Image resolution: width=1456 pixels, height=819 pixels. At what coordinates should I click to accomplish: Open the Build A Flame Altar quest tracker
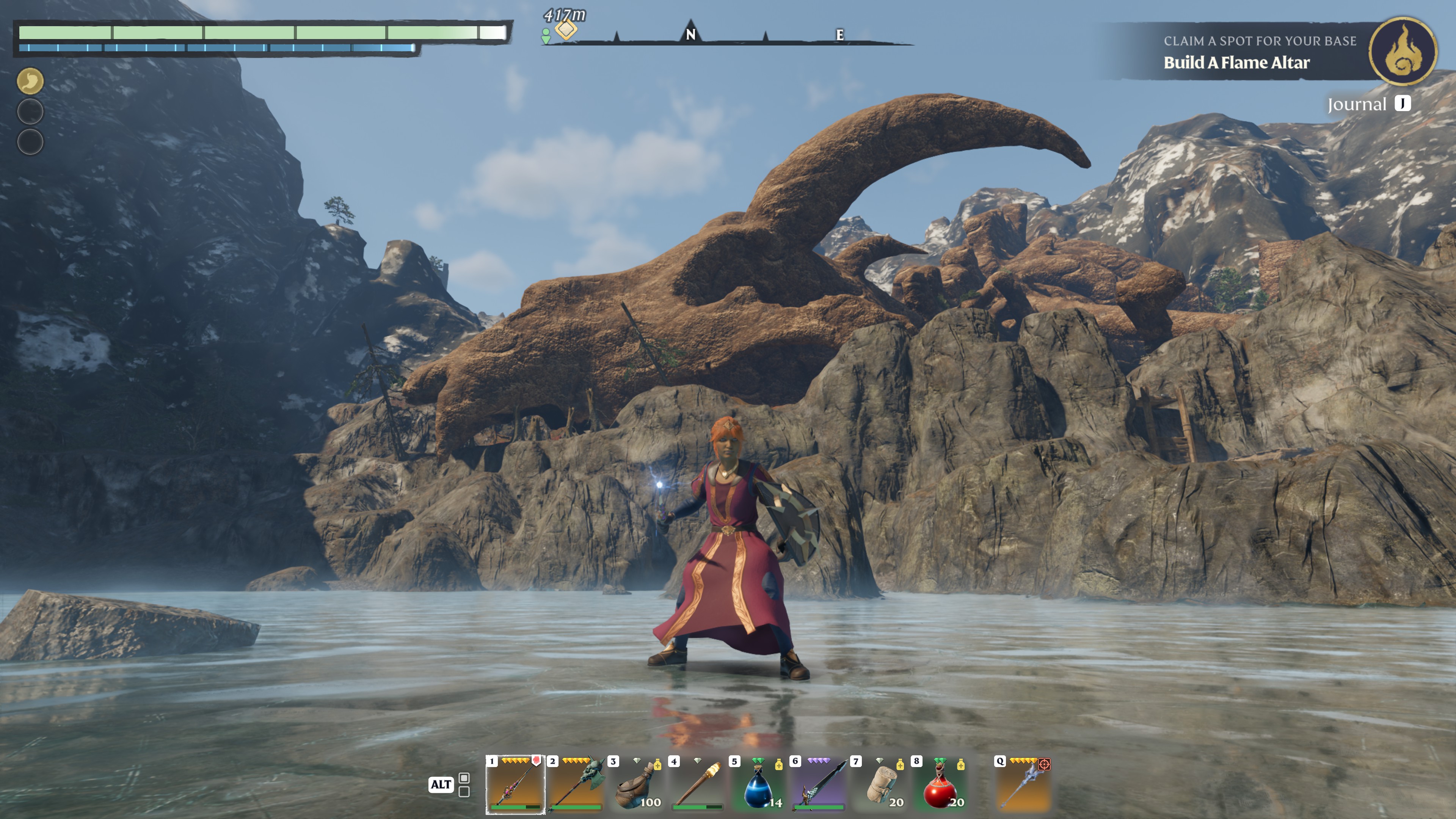pyautogui.click(x=1237, y=62)
